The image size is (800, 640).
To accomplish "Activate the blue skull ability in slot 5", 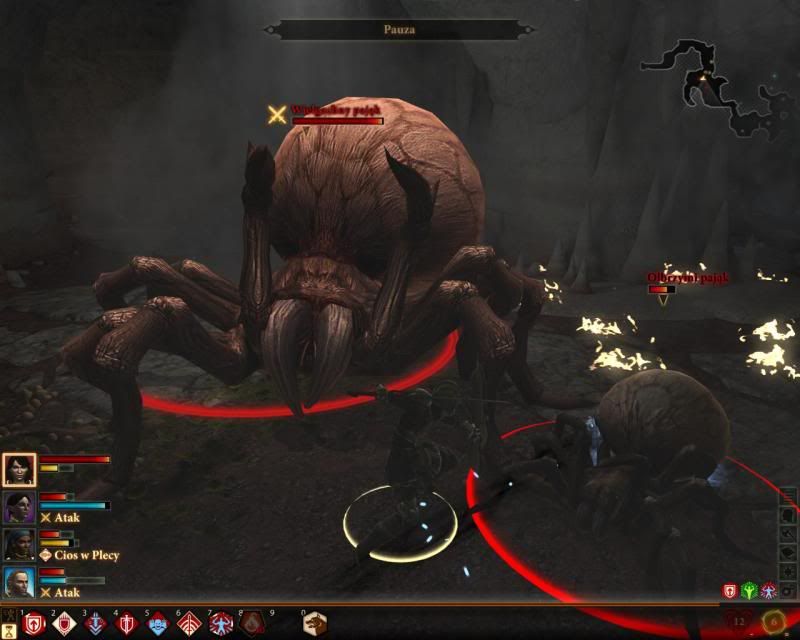I will tap(158, 624).
